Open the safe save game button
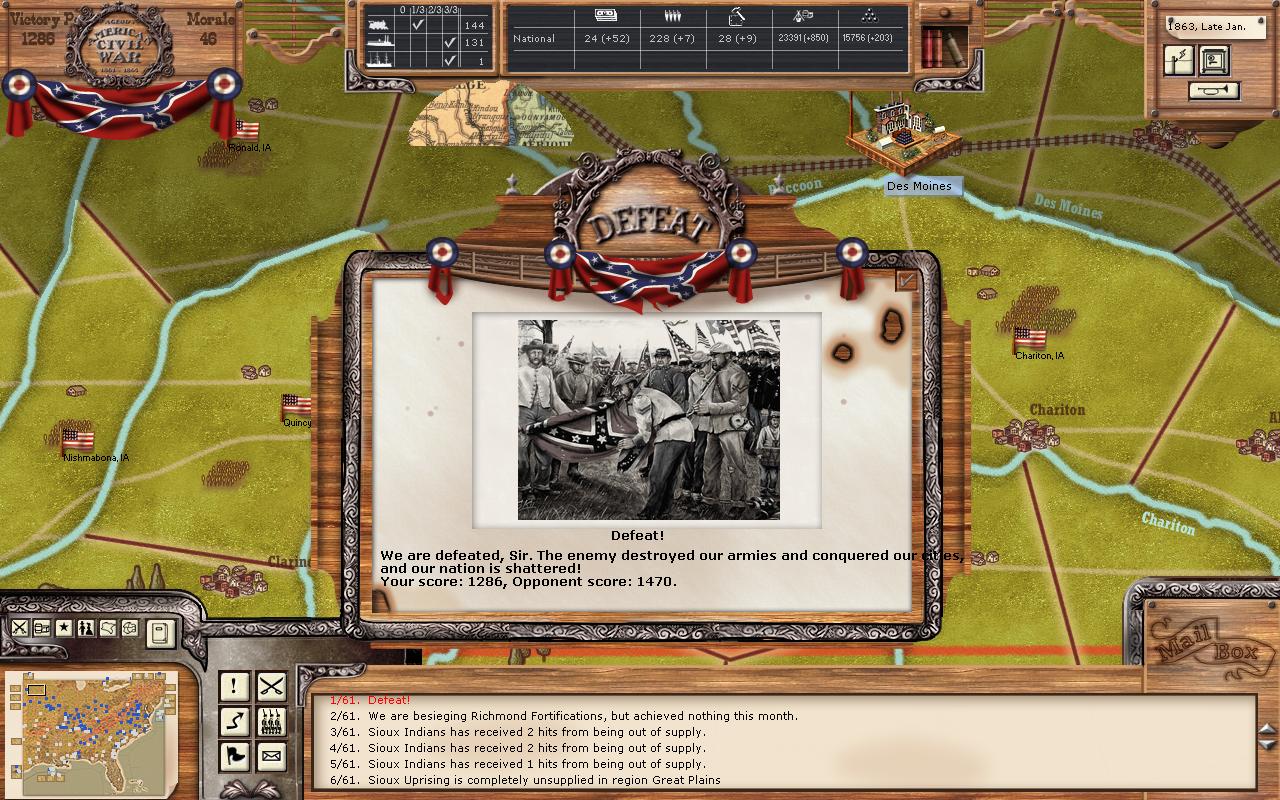1280x800 pixels. (1215, 61)
